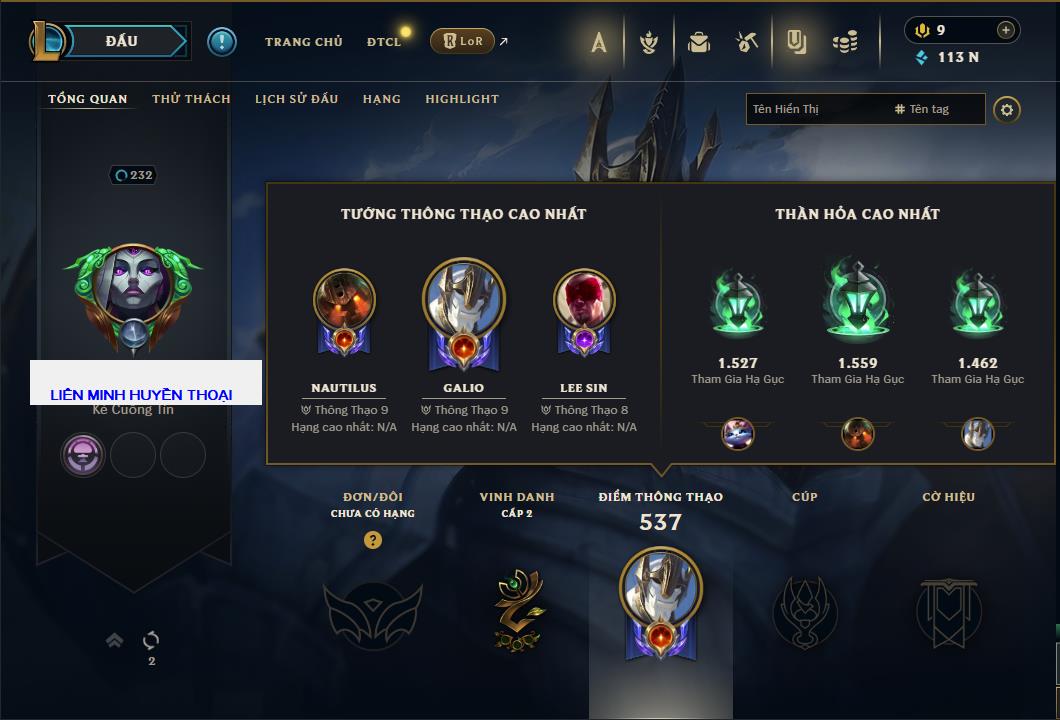The image size is (1060, 720).
Task: Go to the ĐTCL mode page
Action: click(x=384, y=42)
